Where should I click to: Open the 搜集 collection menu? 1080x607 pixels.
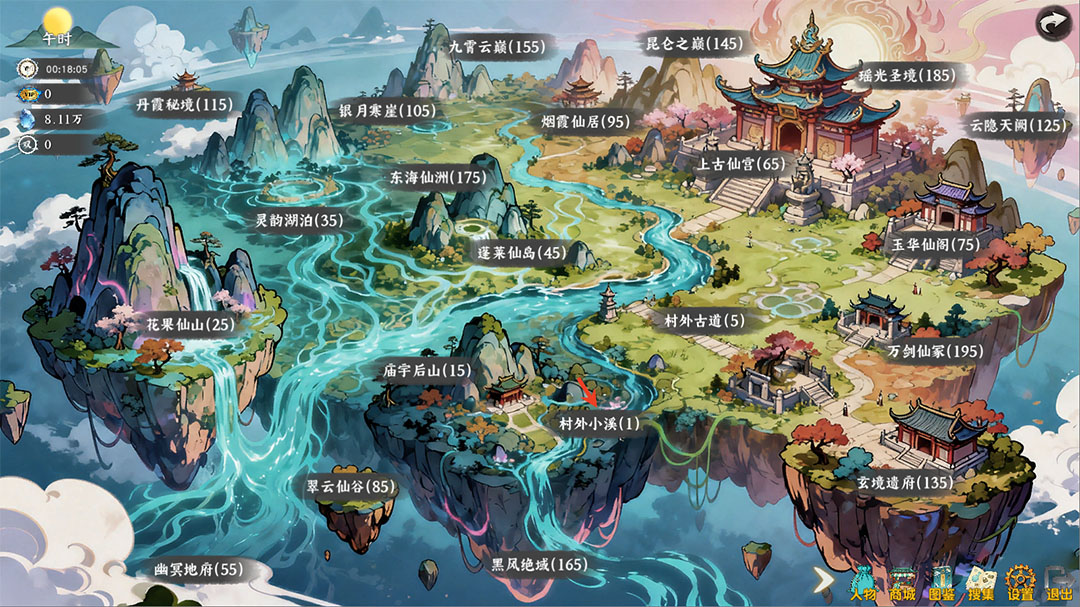pyautogui.click(x=981, y=582)
